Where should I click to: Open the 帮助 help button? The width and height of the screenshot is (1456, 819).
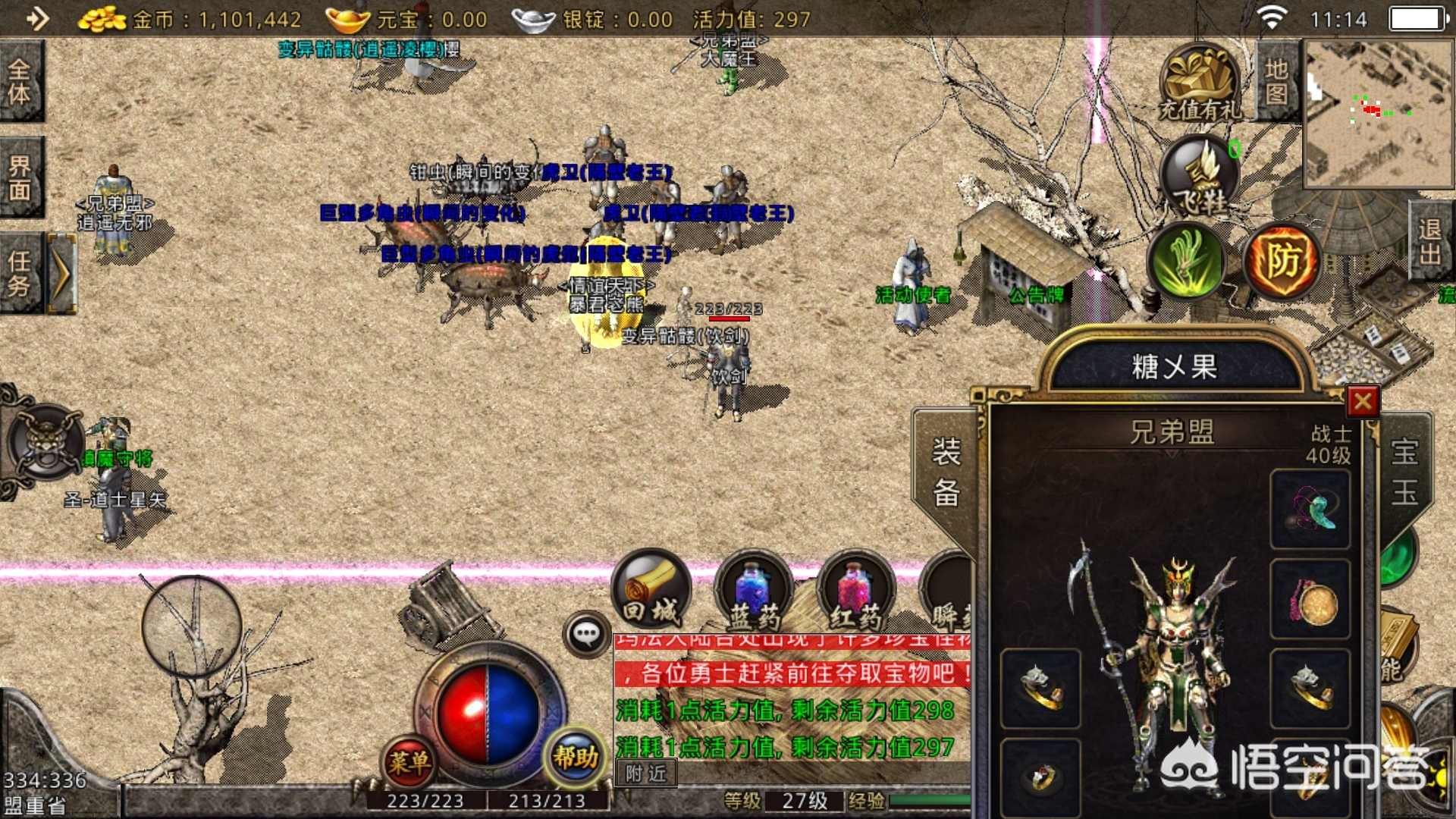(576, 756)
